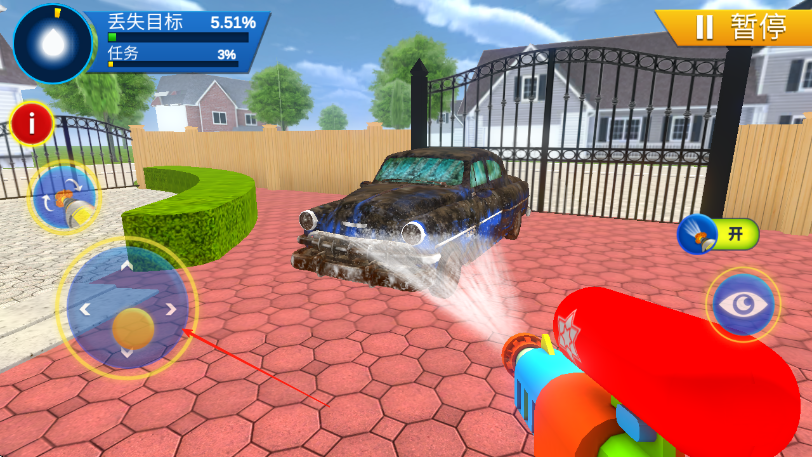Tap the eye view button
Viewport: 812px width, 457px height.
743,303
